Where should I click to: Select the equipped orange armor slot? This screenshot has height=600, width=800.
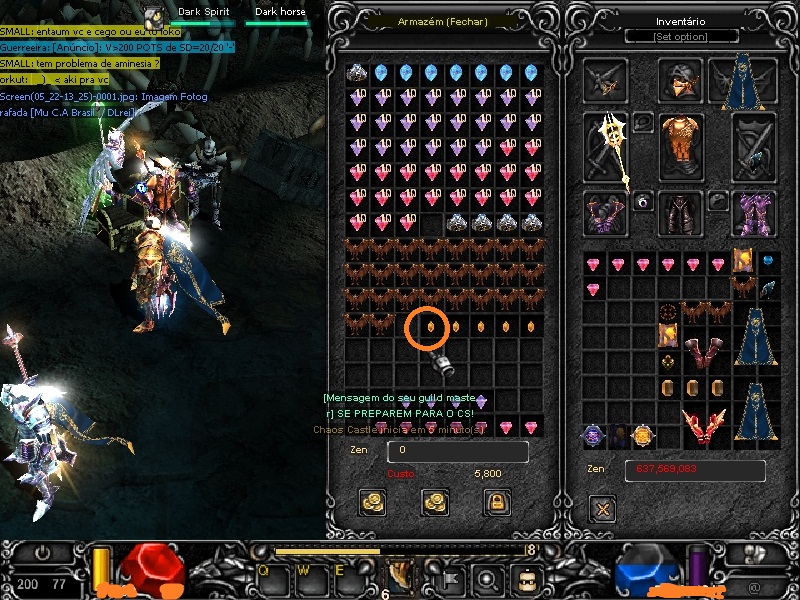pyautogui.click(x=681, y=147)
